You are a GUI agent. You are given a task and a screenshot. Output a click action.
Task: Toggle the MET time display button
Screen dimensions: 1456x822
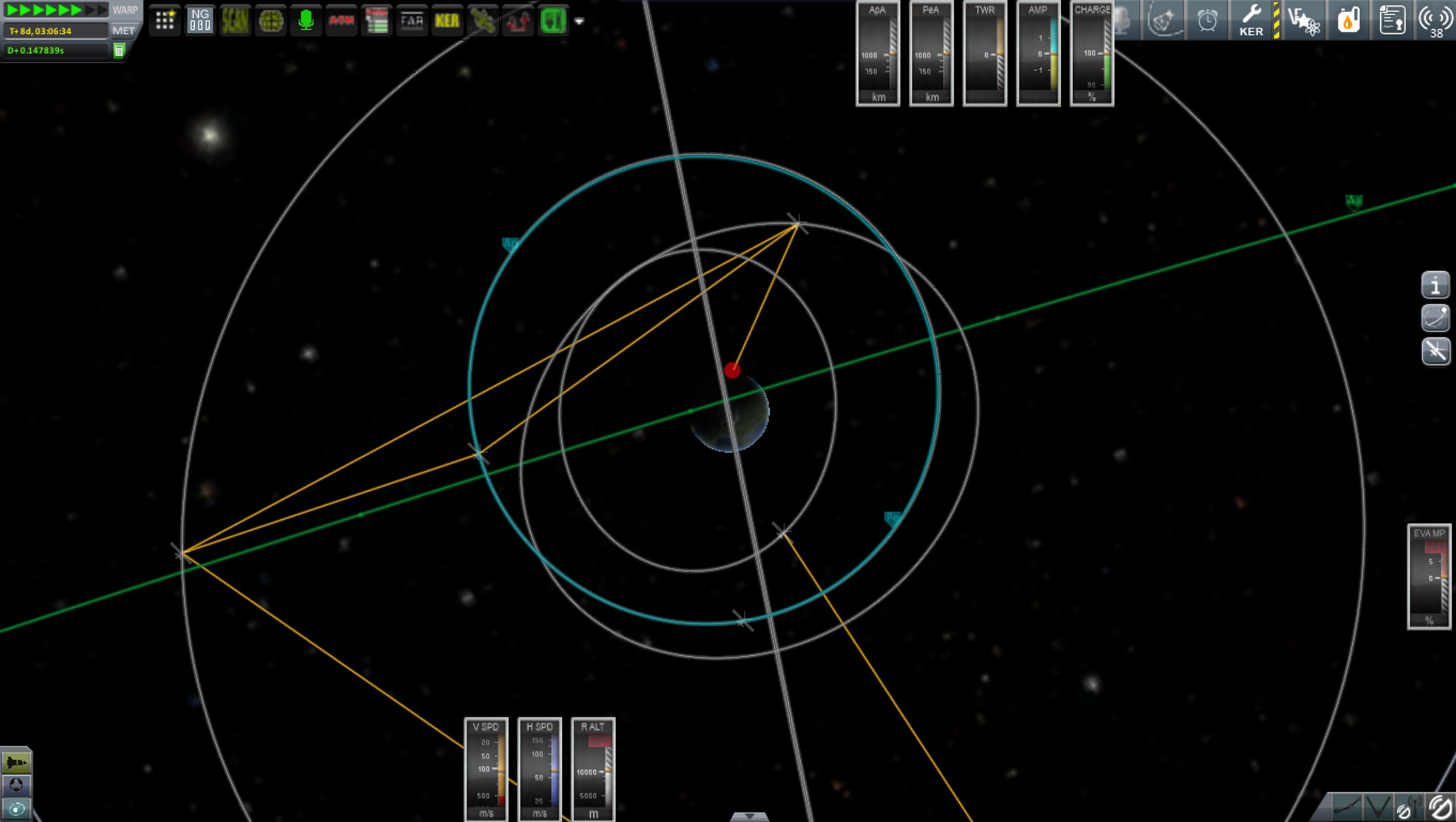pyautogui.click(x=124, y=31)
